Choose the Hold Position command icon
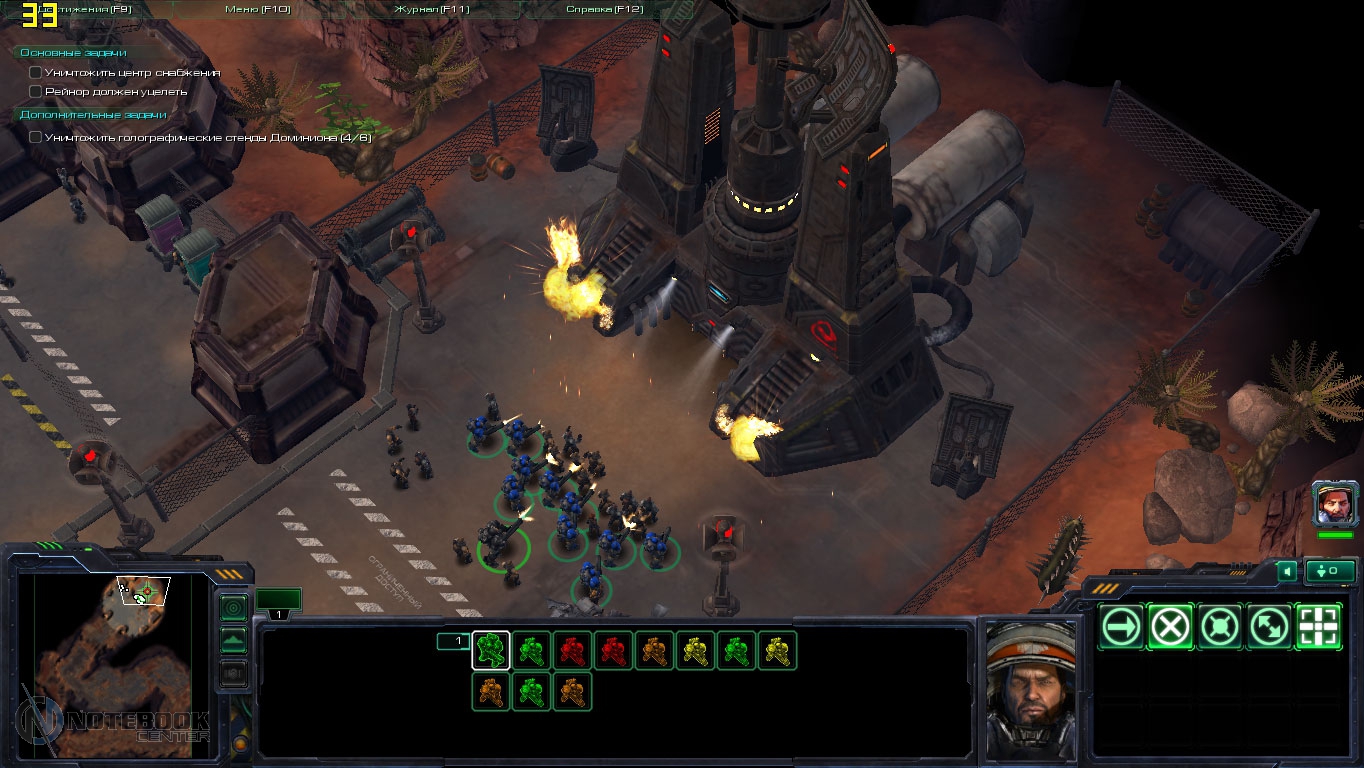This screenshot has height=768, width=1364. click(x=1220, y=627)
